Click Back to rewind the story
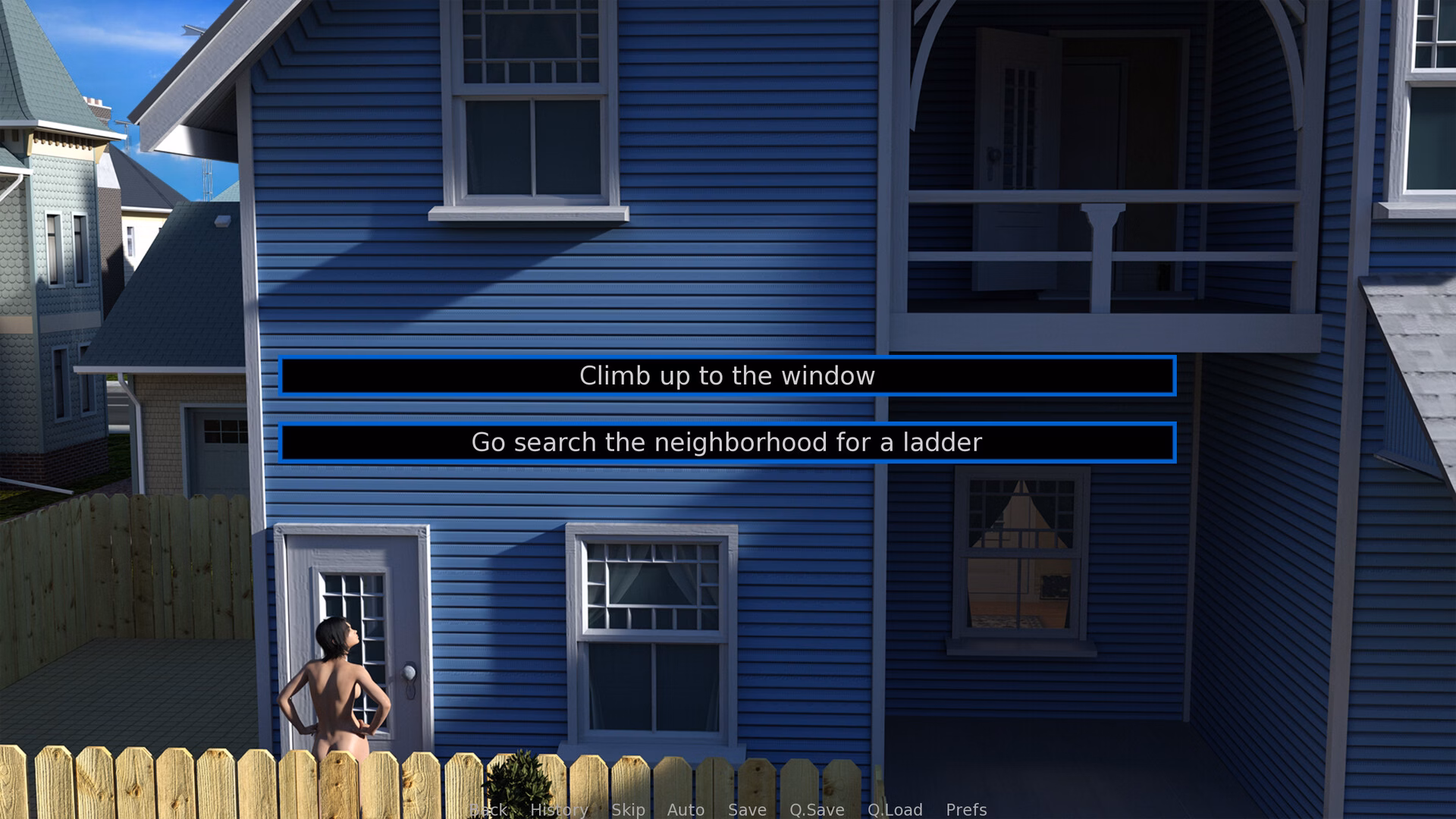Image resolution: width=1456 pixels, height=819 pixels. (x=488, y=810)
